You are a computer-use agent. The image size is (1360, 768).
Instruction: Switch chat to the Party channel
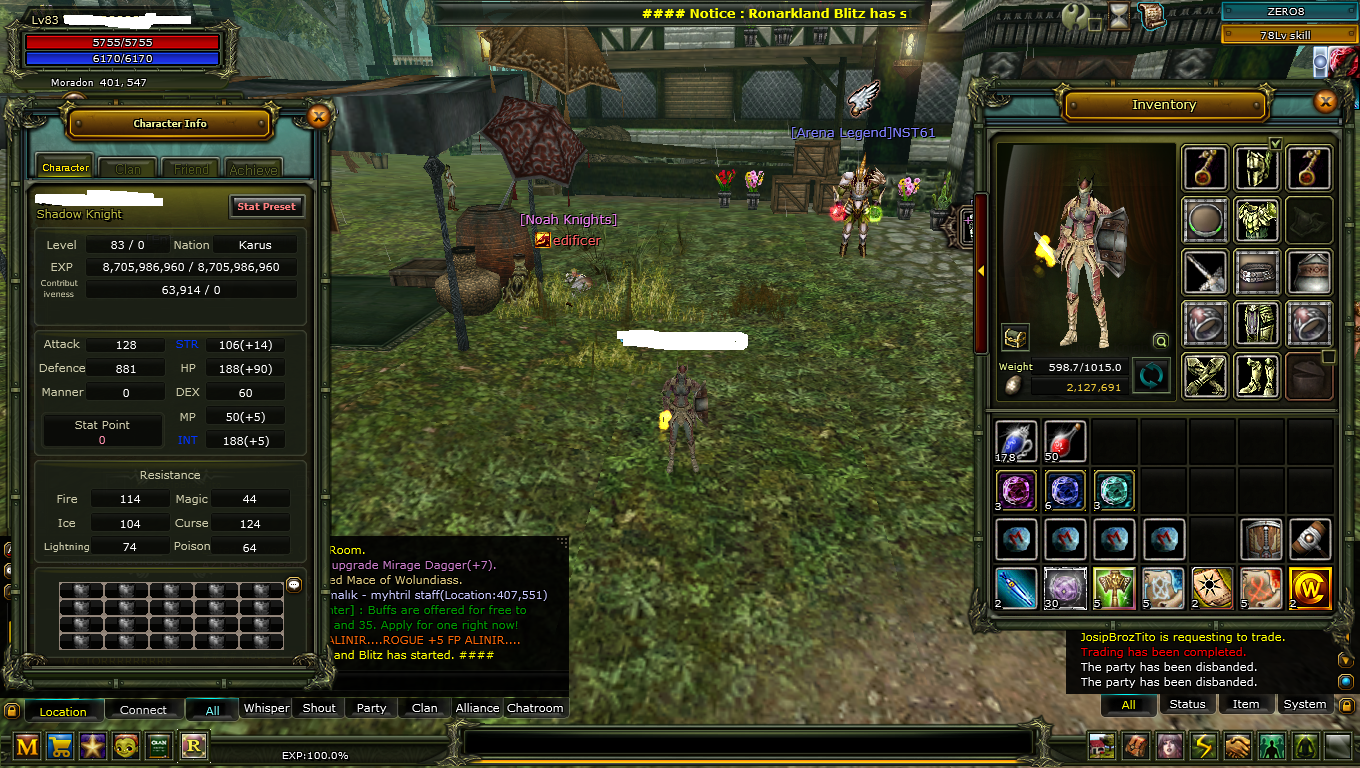371,708
